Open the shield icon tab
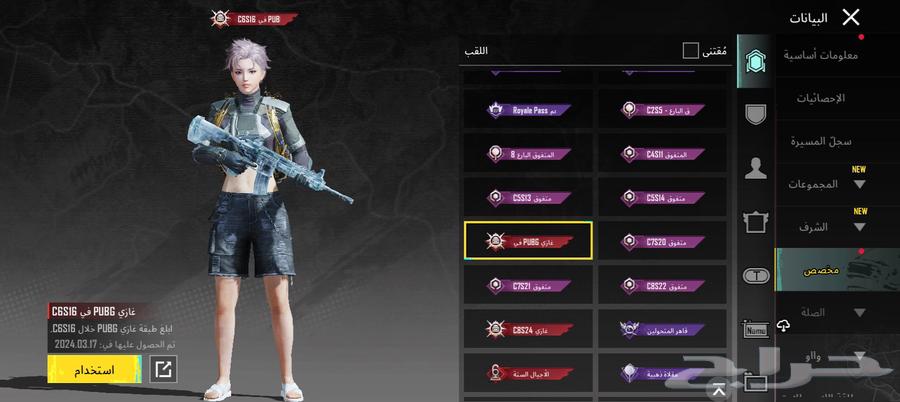The width and height of the screenshot is (900, 402). [756, 113]
